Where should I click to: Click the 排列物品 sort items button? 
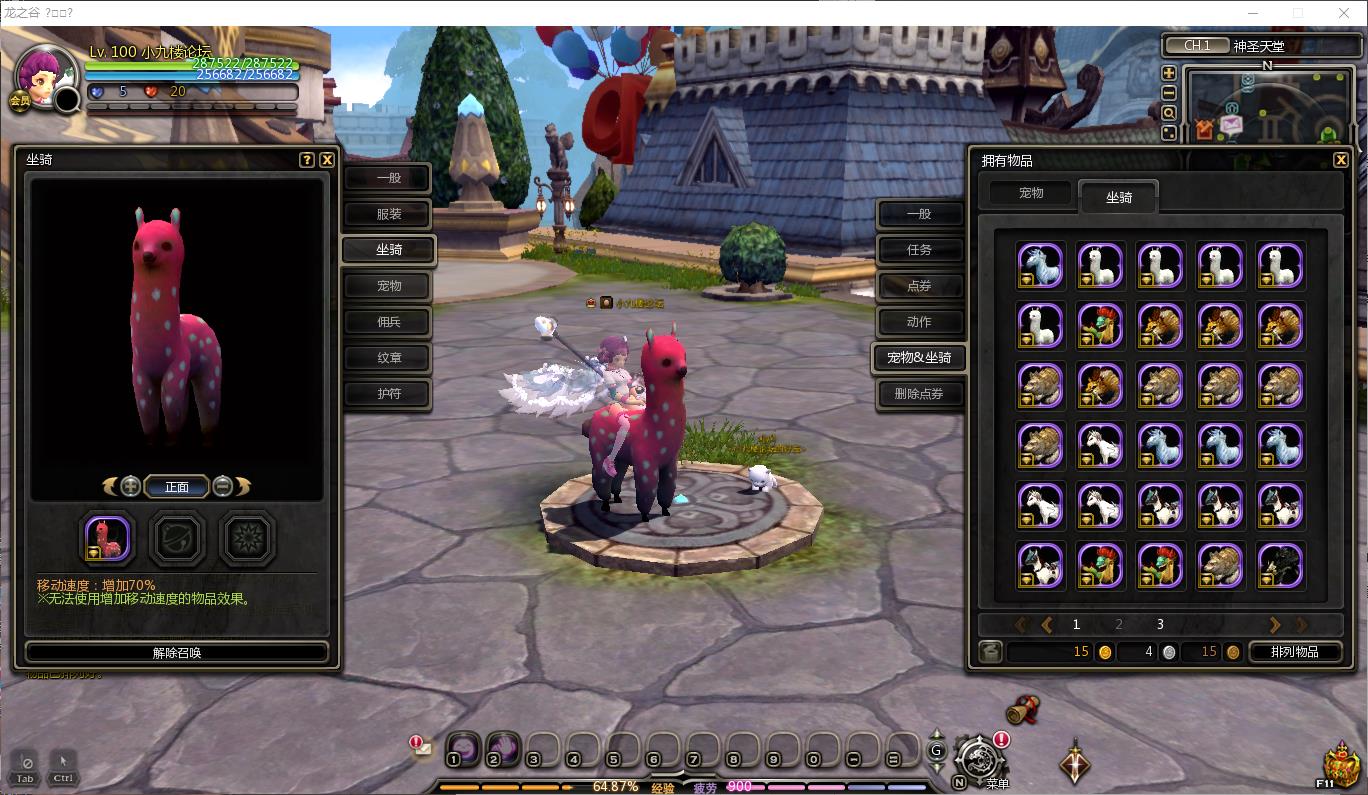[1294, 652]
